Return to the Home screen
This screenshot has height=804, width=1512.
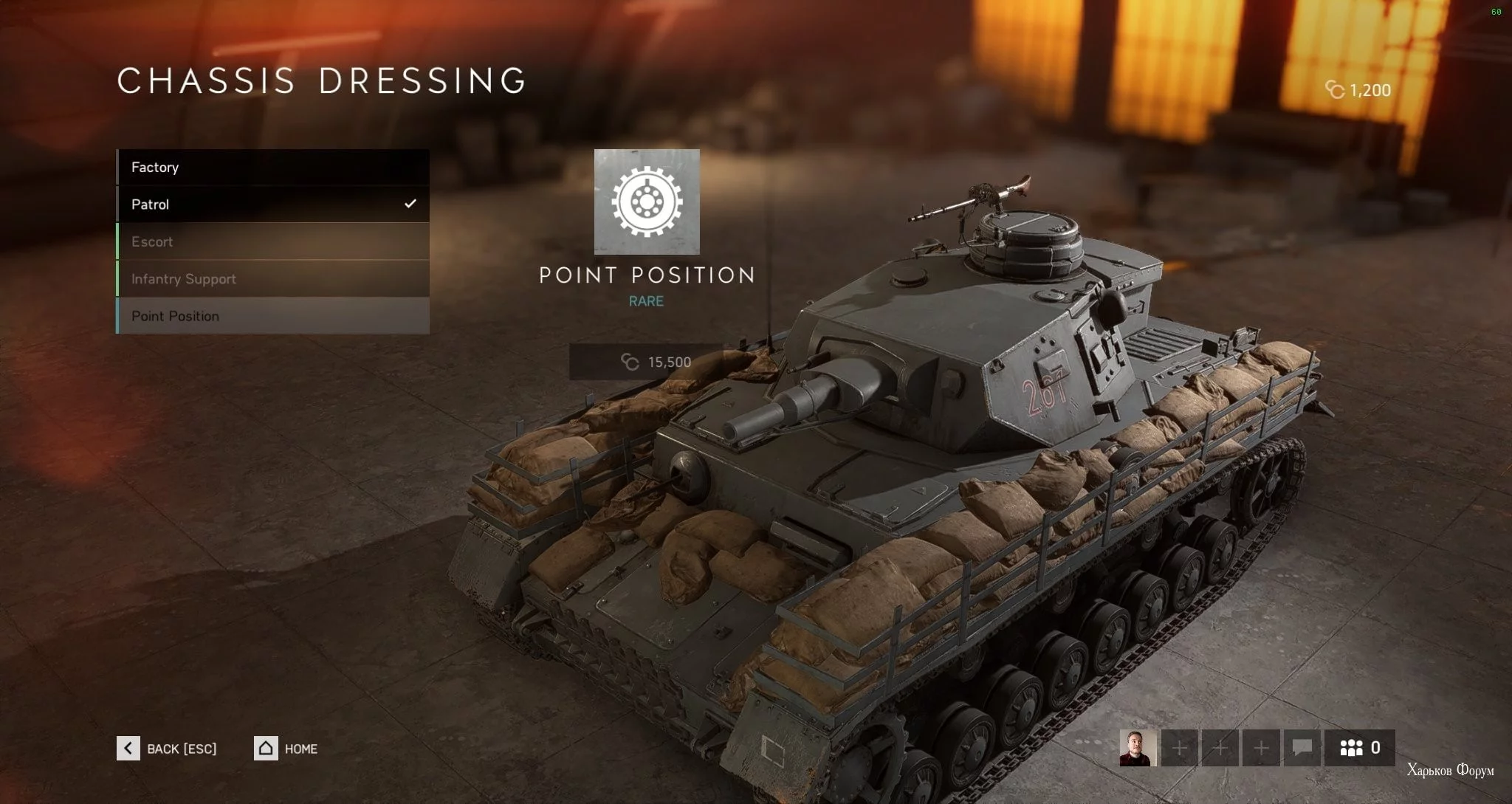[x=286, y=749]
